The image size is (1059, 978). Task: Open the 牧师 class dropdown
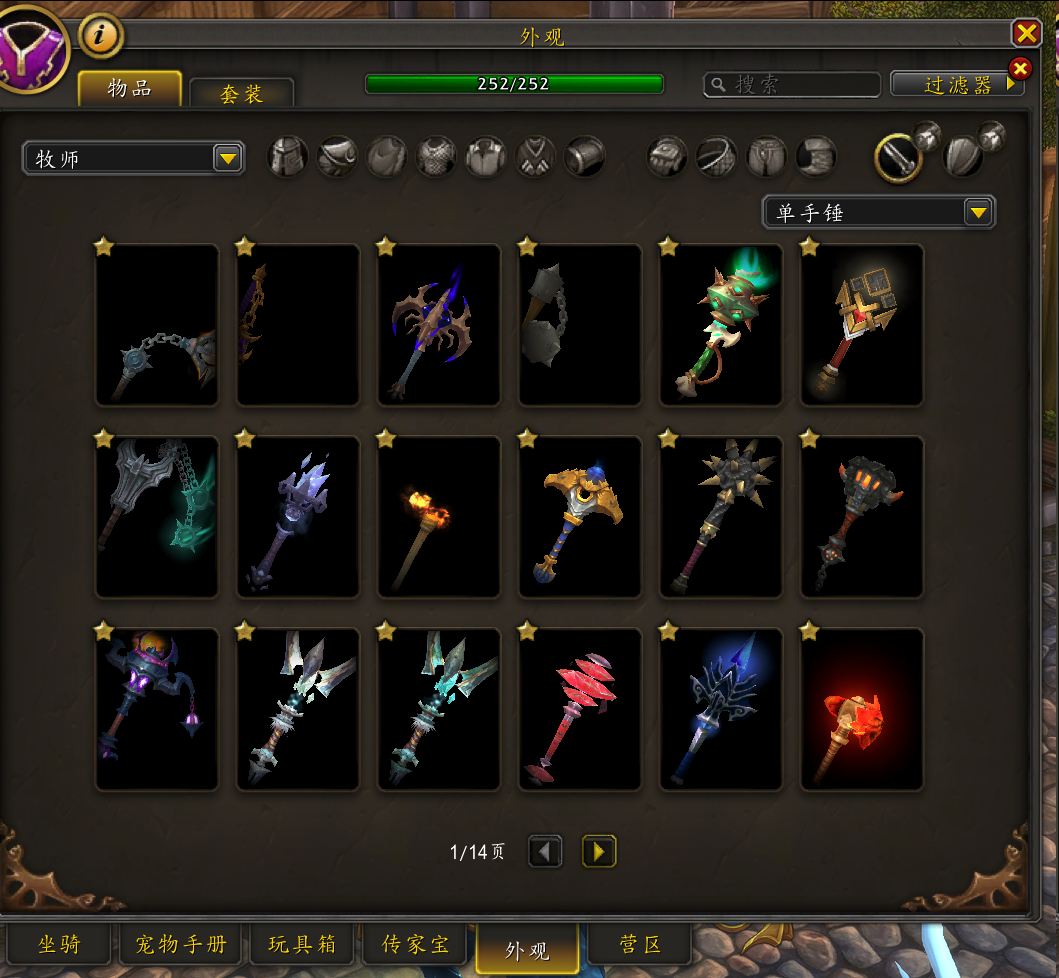coord(133,158)
